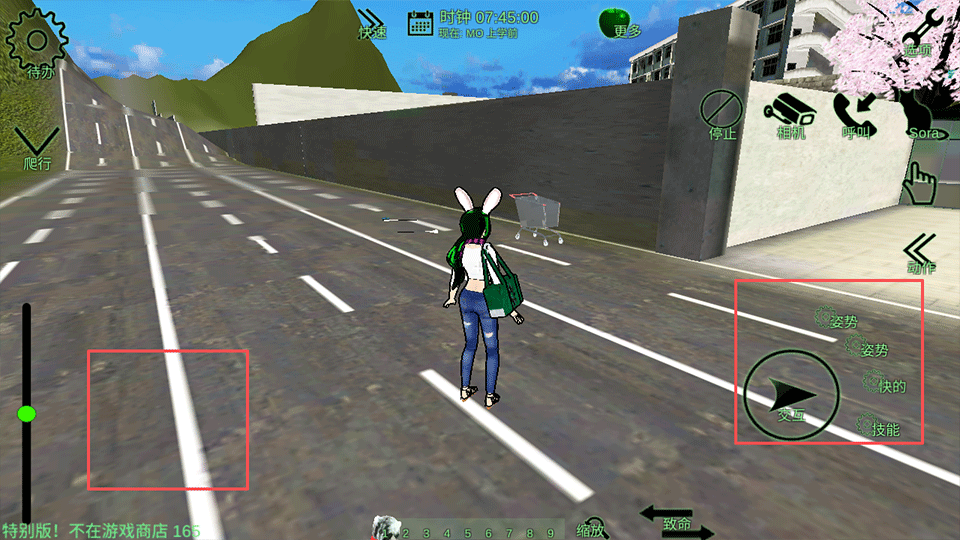Activate the 技能 skill button

point(879,427)
